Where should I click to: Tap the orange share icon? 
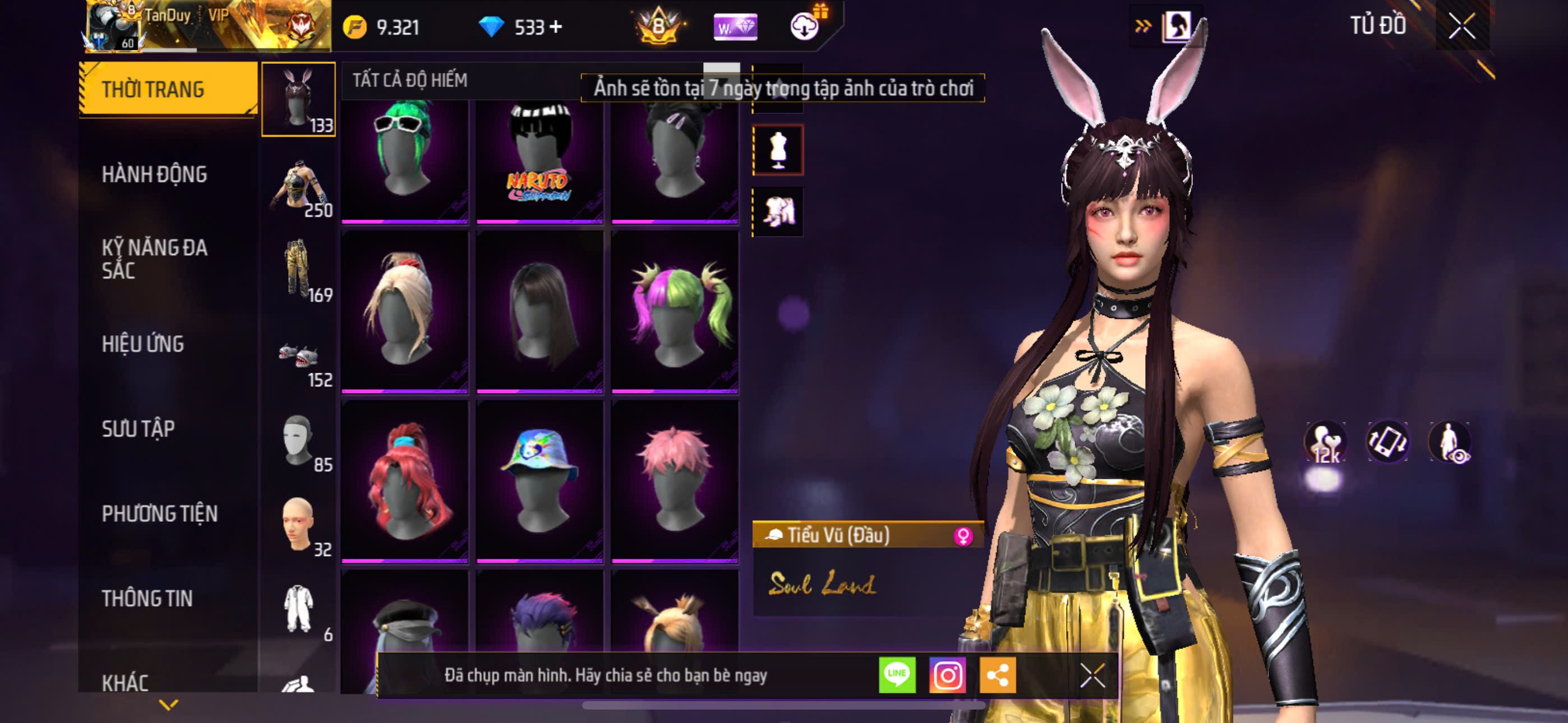tap(997, 675)
